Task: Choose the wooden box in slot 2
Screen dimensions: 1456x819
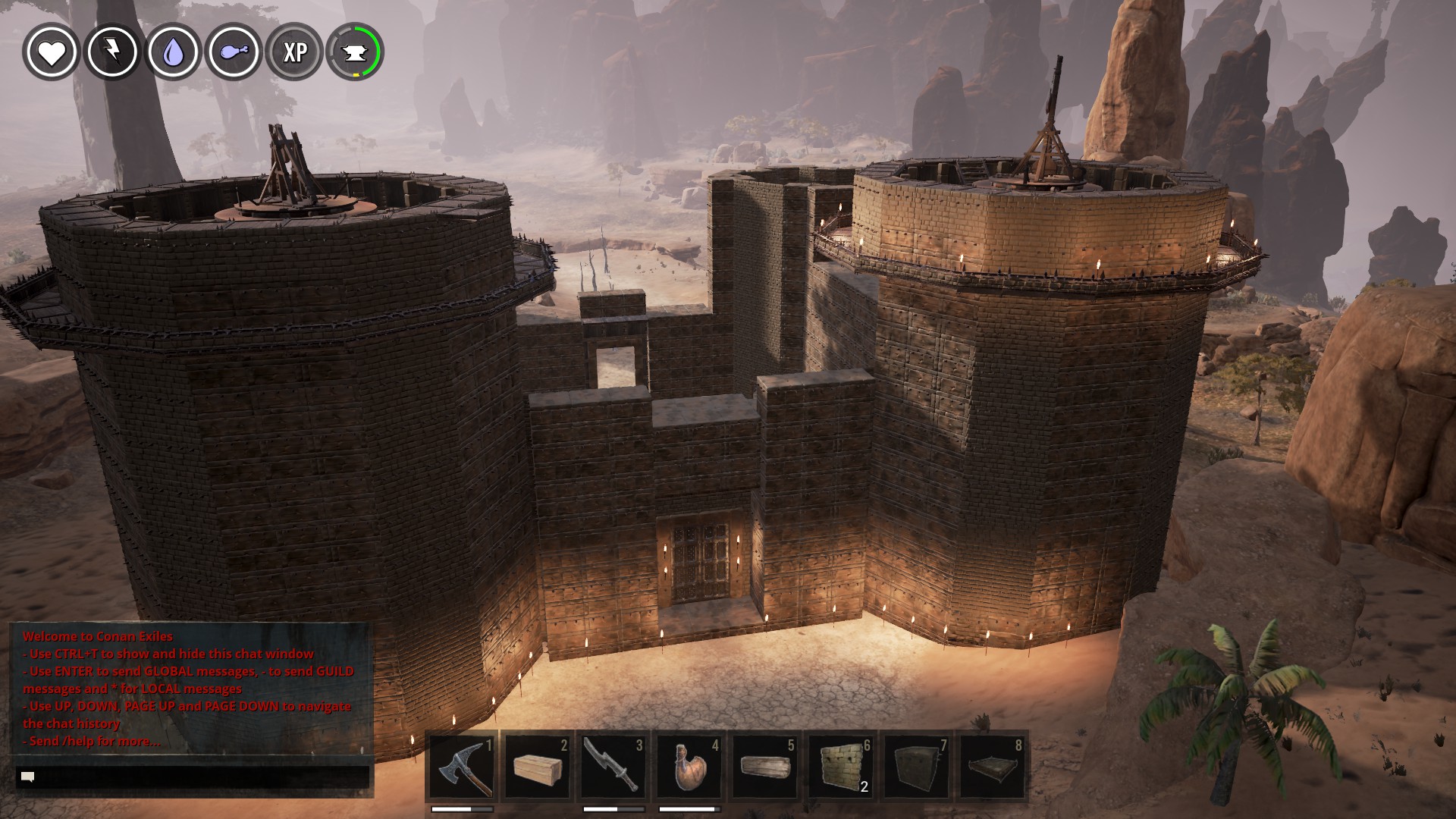Action: click(538, 767)
